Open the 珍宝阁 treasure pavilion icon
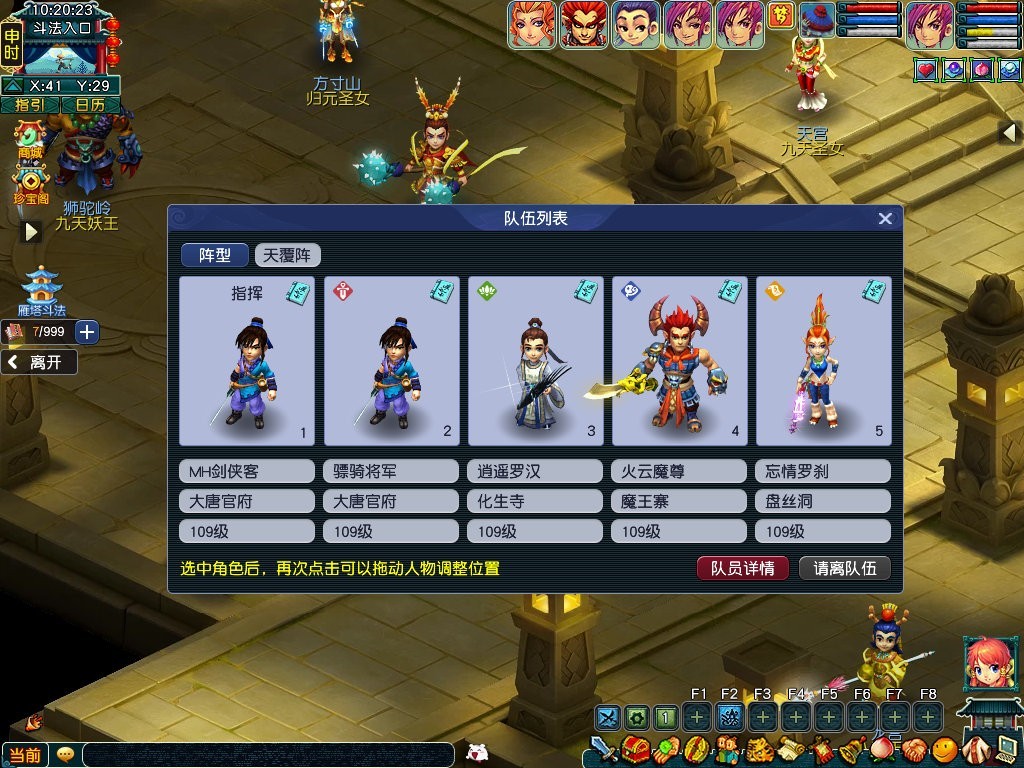The width and height of the screenshot is (1024, 768). (x=31, y=185)
